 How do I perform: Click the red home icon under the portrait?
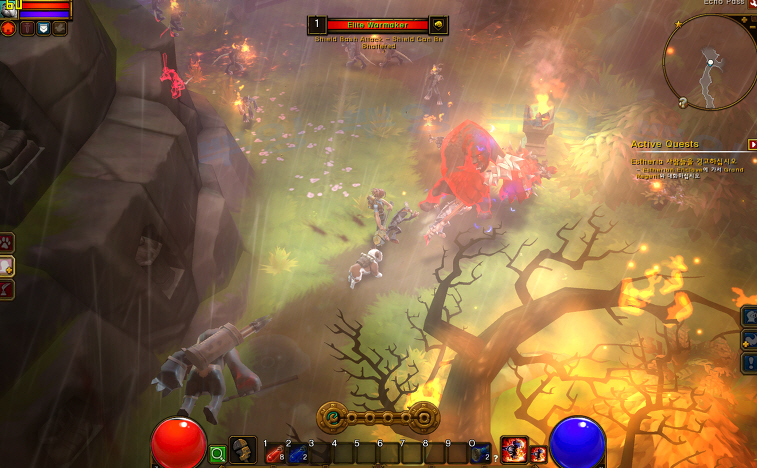[8, 28]
